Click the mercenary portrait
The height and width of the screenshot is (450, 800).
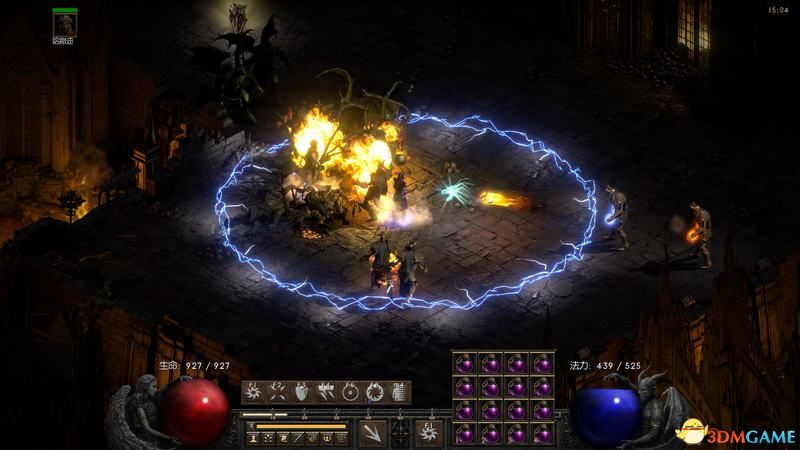pos(65,24)
